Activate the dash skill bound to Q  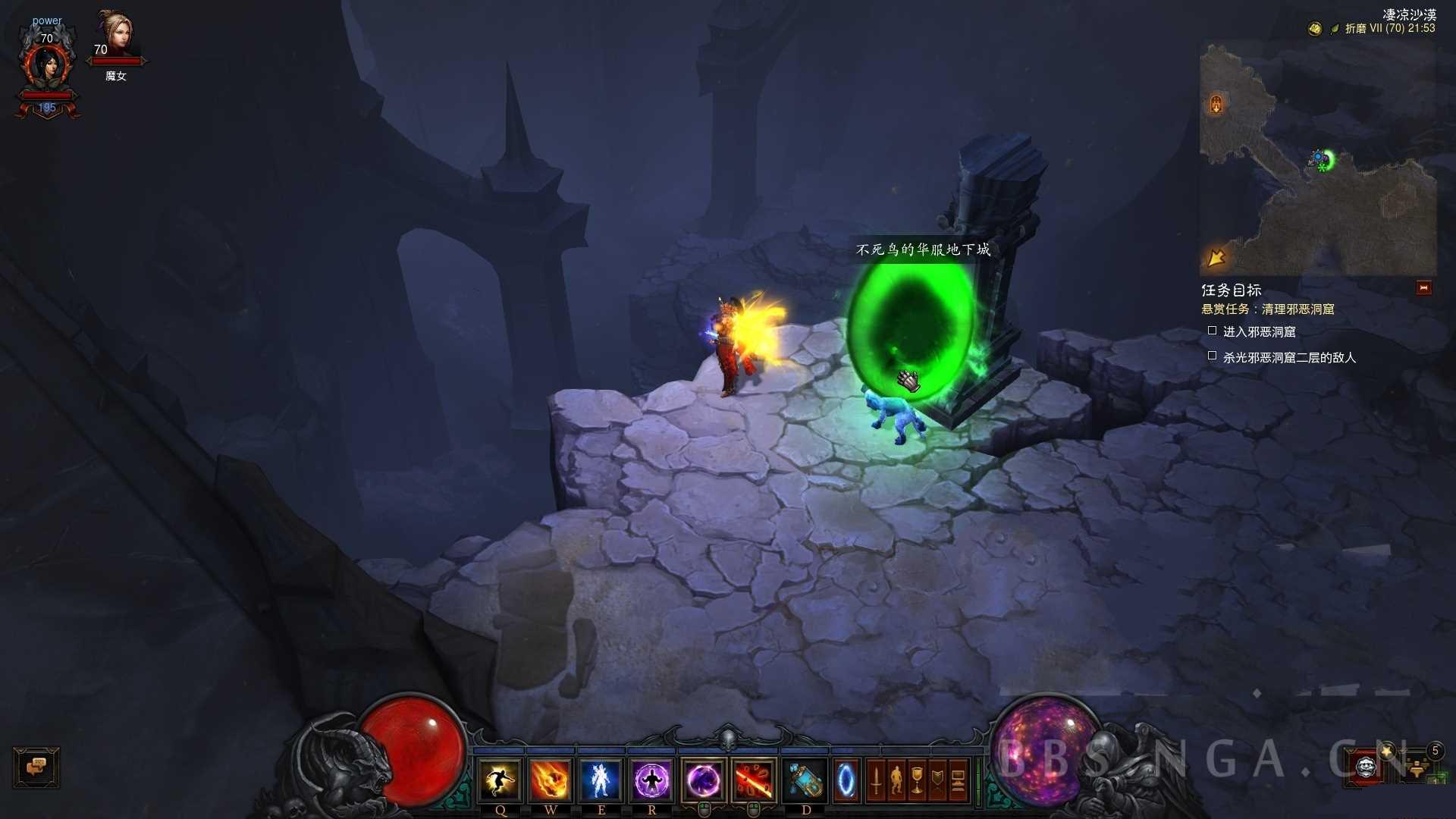tap(500, 780)
